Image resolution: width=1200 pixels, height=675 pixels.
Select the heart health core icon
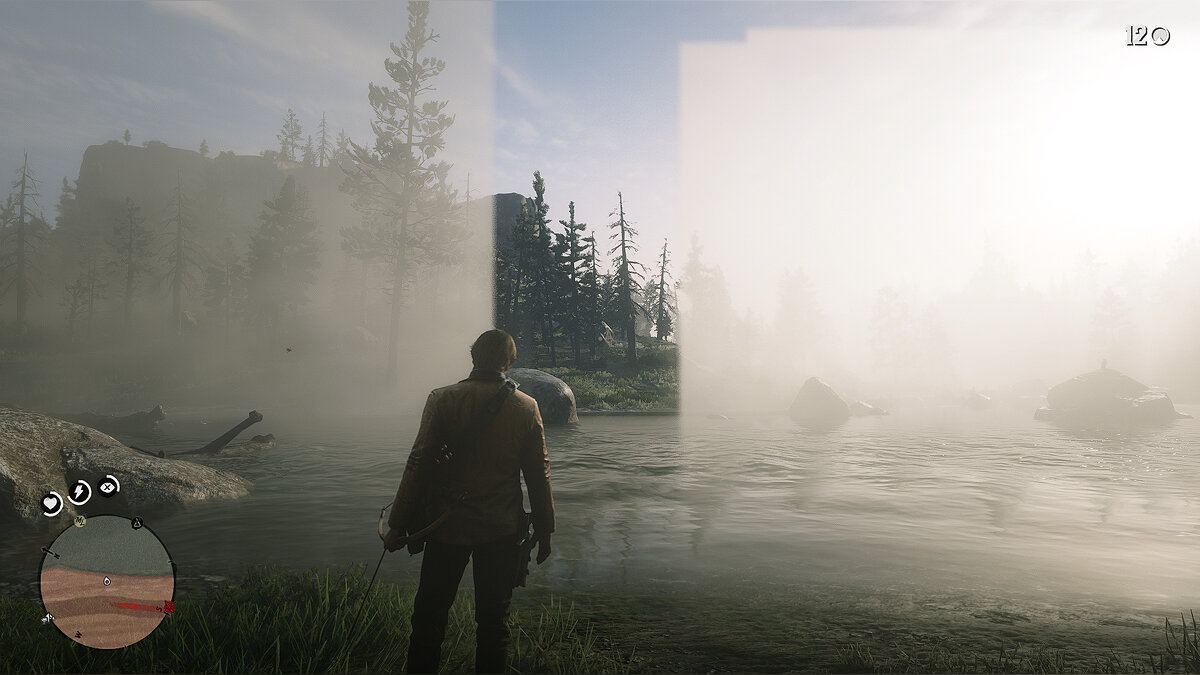pos(52,504)
